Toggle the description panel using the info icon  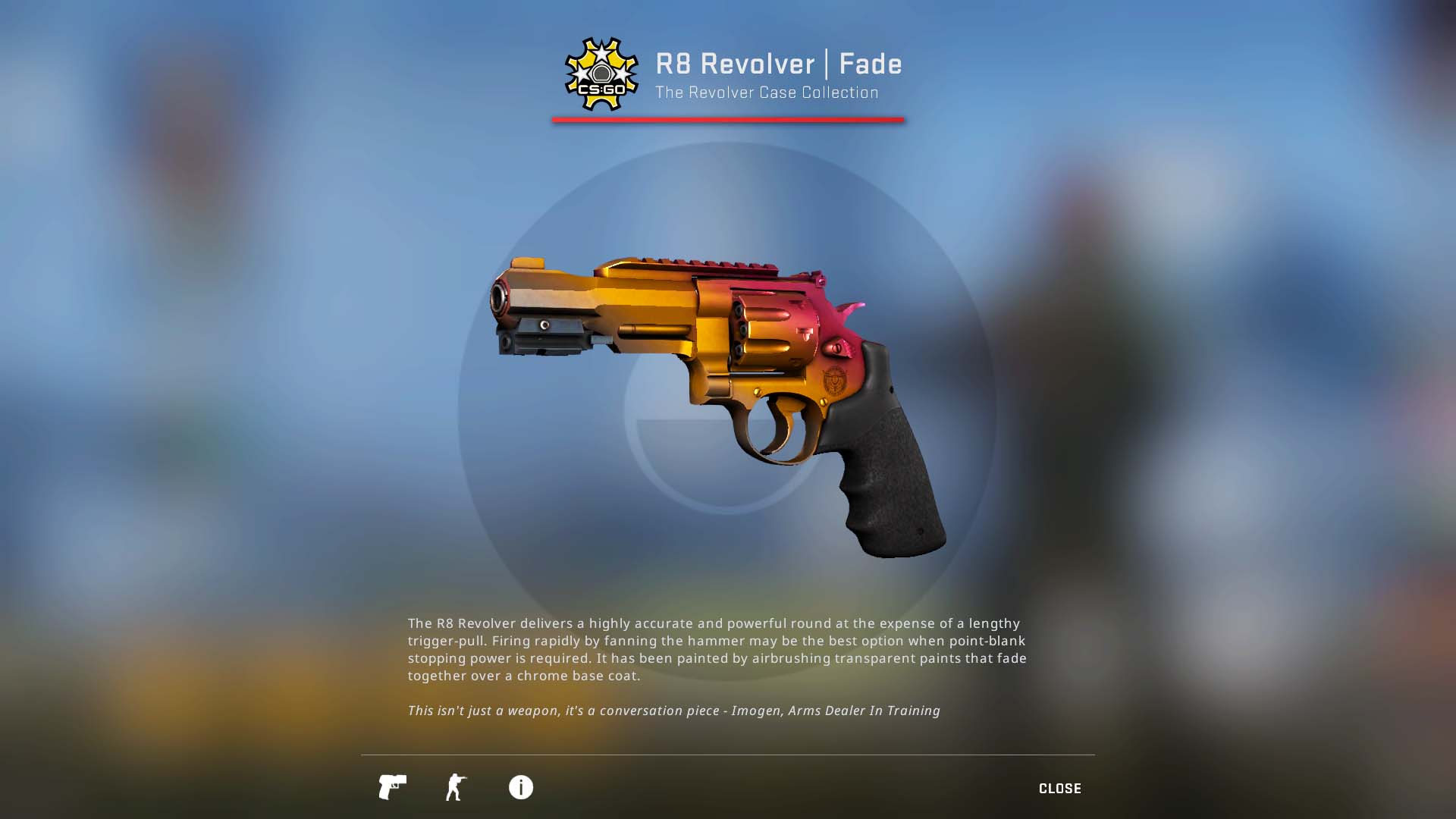coord(520,788)
